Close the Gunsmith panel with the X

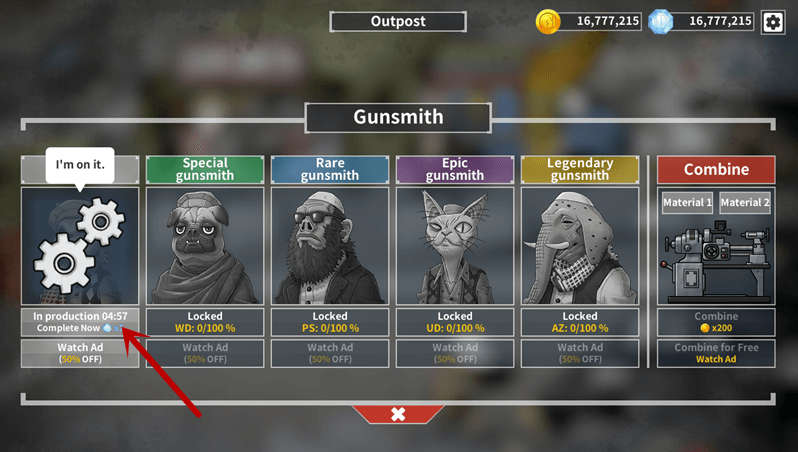coord(398,414)
